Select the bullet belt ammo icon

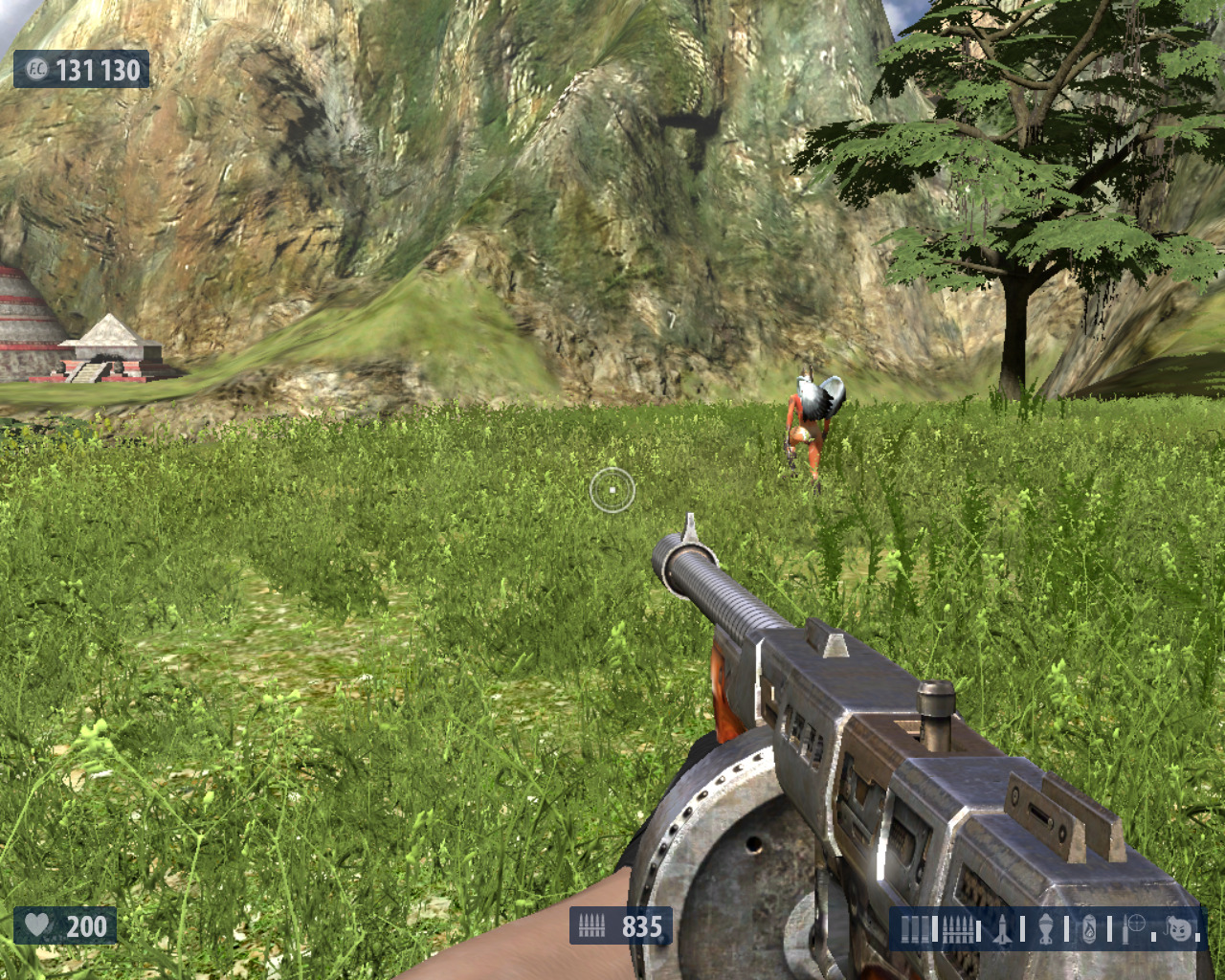coord(957,929)
